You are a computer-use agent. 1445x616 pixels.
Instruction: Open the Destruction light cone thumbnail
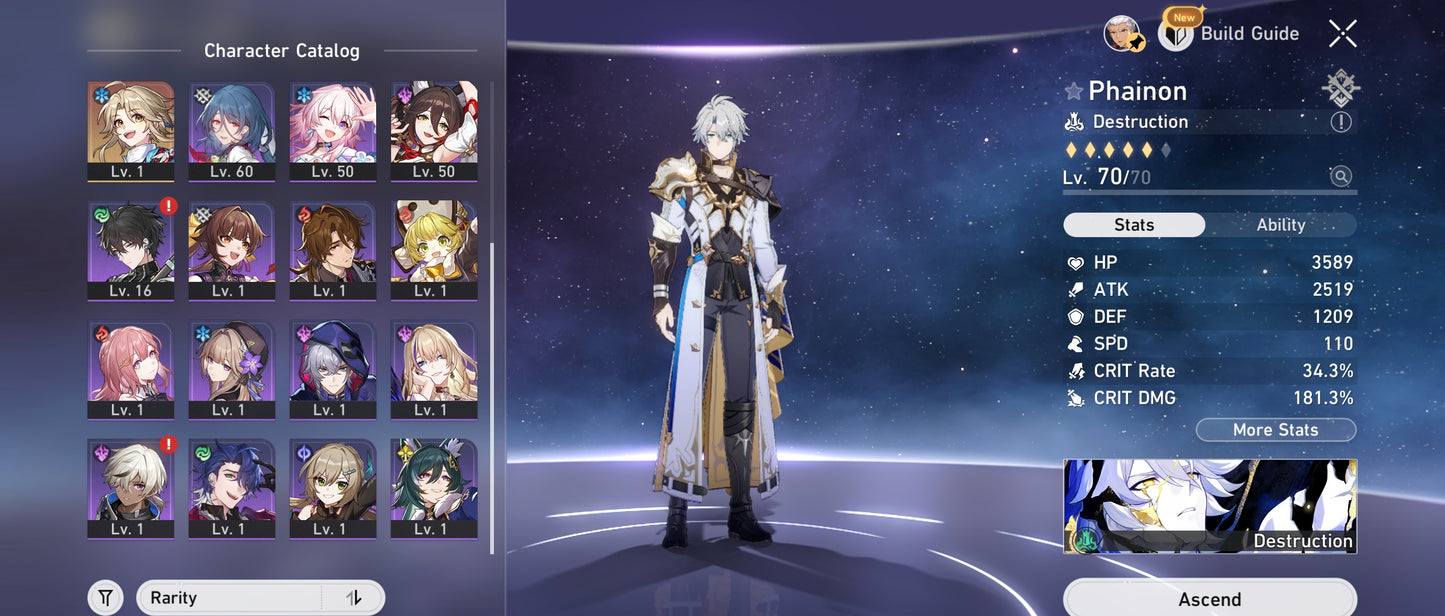pyautogui.click(x=1209, y=506)
